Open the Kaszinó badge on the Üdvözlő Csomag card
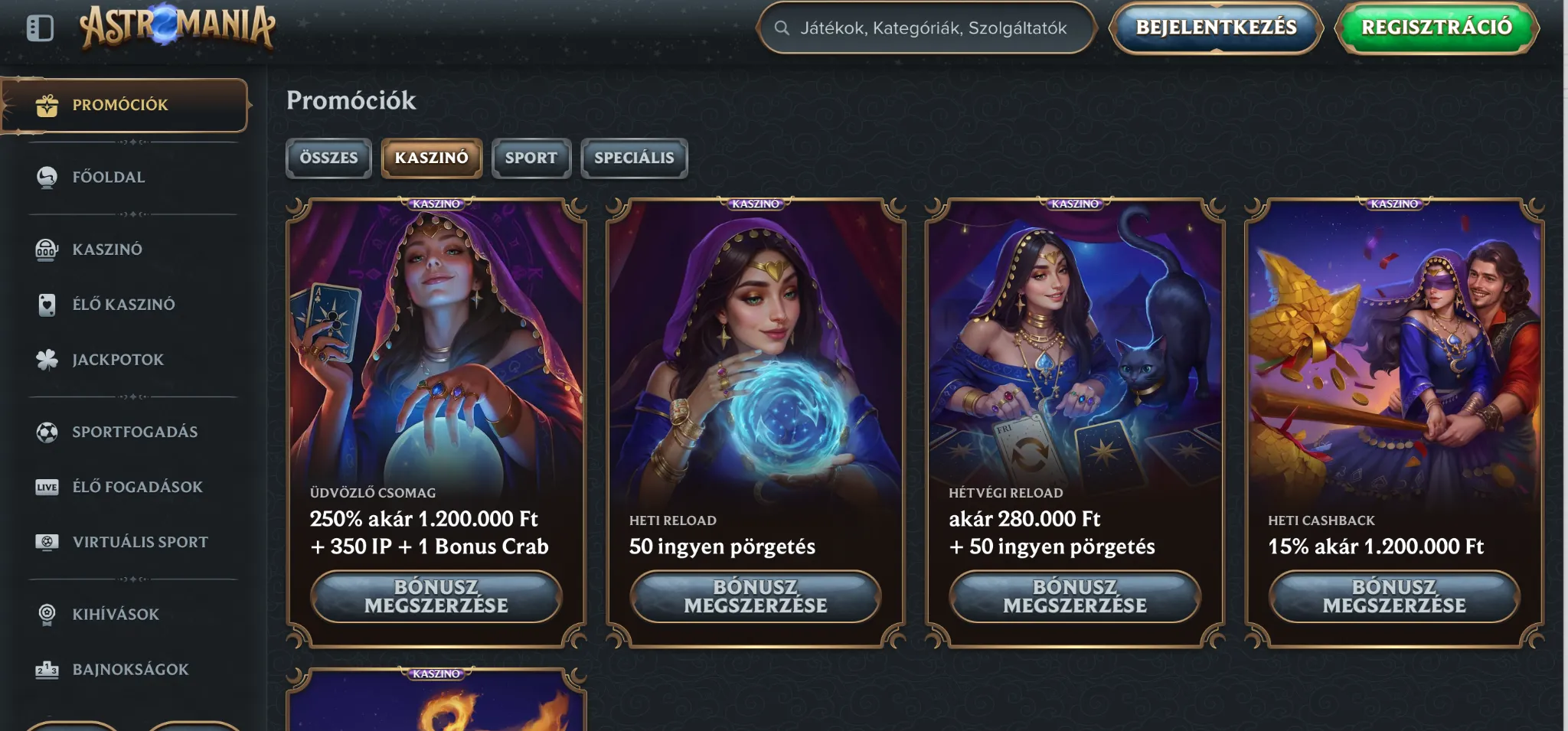1568x731 pixels. coord(436,204)
